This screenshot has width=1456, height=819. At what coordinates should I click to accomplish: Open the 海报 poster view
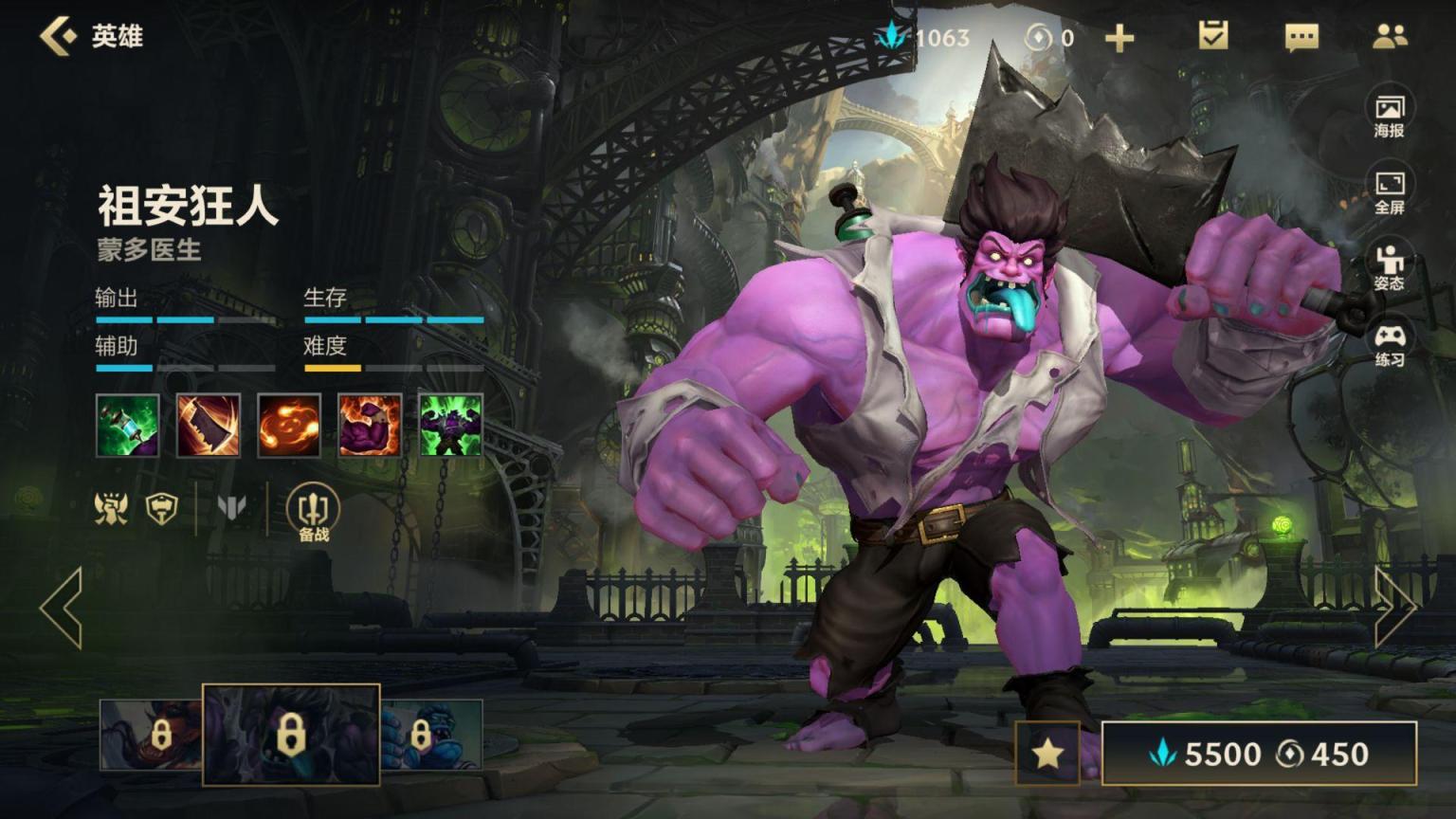coord(1390,116)
